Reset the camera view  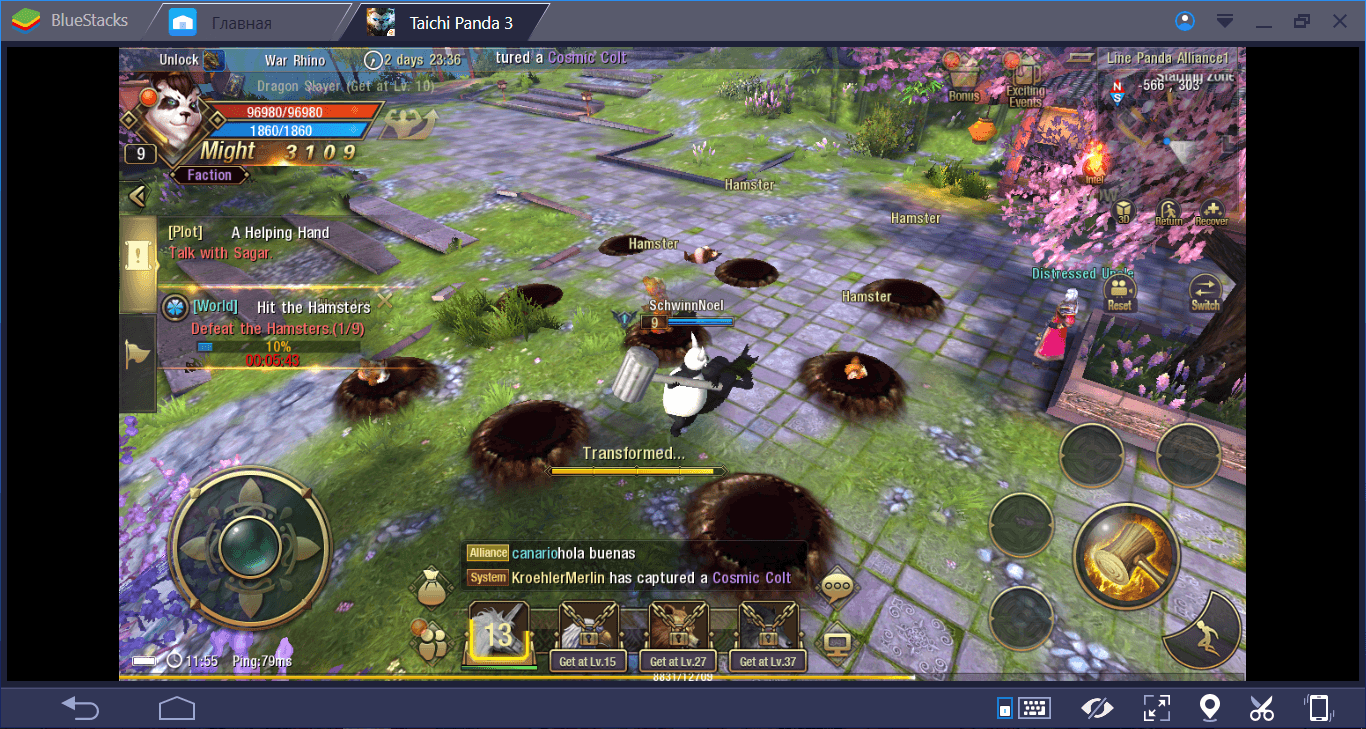pyautogui.click(x=1120, y=293)
